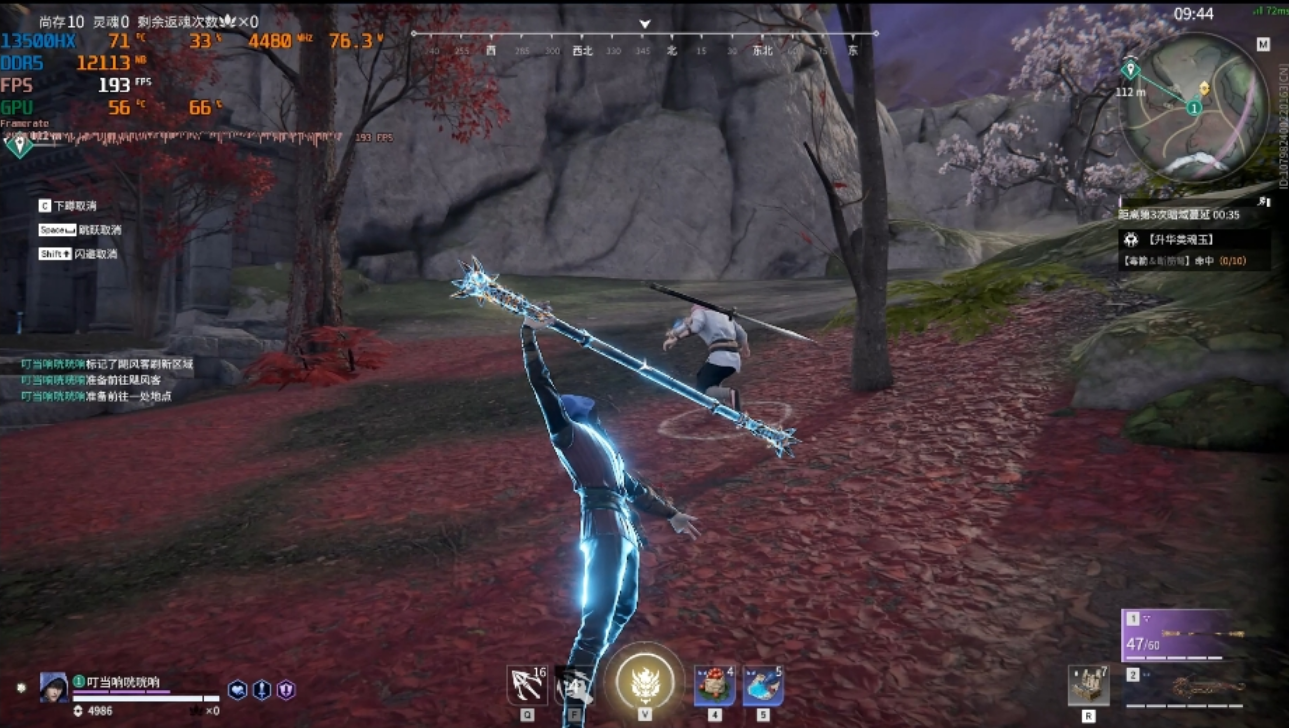Select the blue sword buff icon
1289x728 pixels.
[x=262, y=690]
